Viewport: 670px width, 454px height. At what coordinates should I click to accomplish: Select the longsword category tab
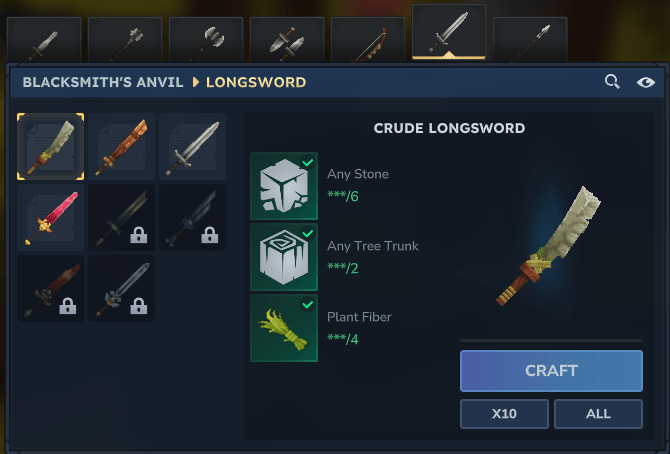point(449,33)
